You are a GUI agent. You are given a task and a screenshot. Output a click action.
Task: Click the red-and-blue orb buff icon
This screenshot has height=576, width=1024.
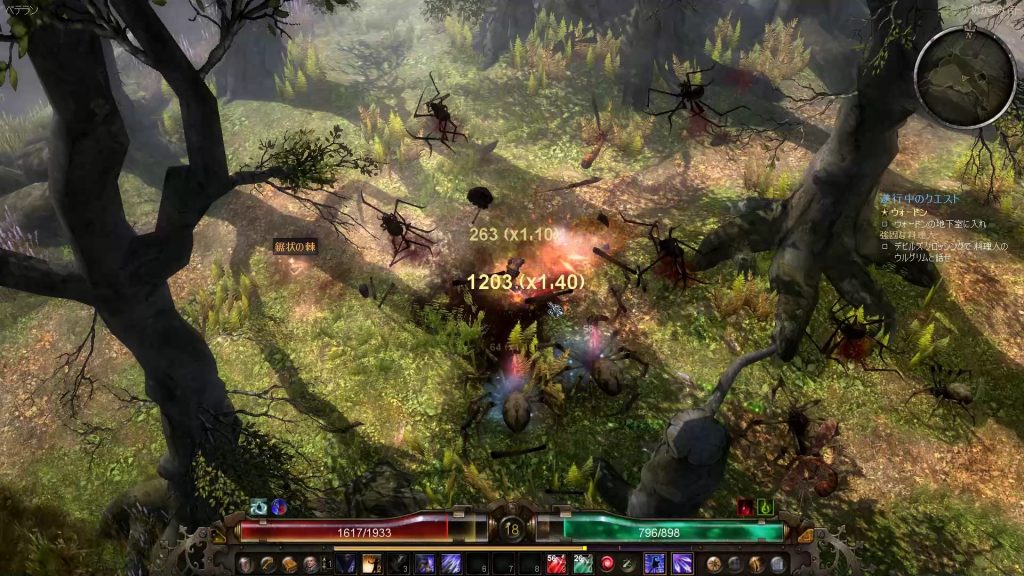(x=279, y=507)
